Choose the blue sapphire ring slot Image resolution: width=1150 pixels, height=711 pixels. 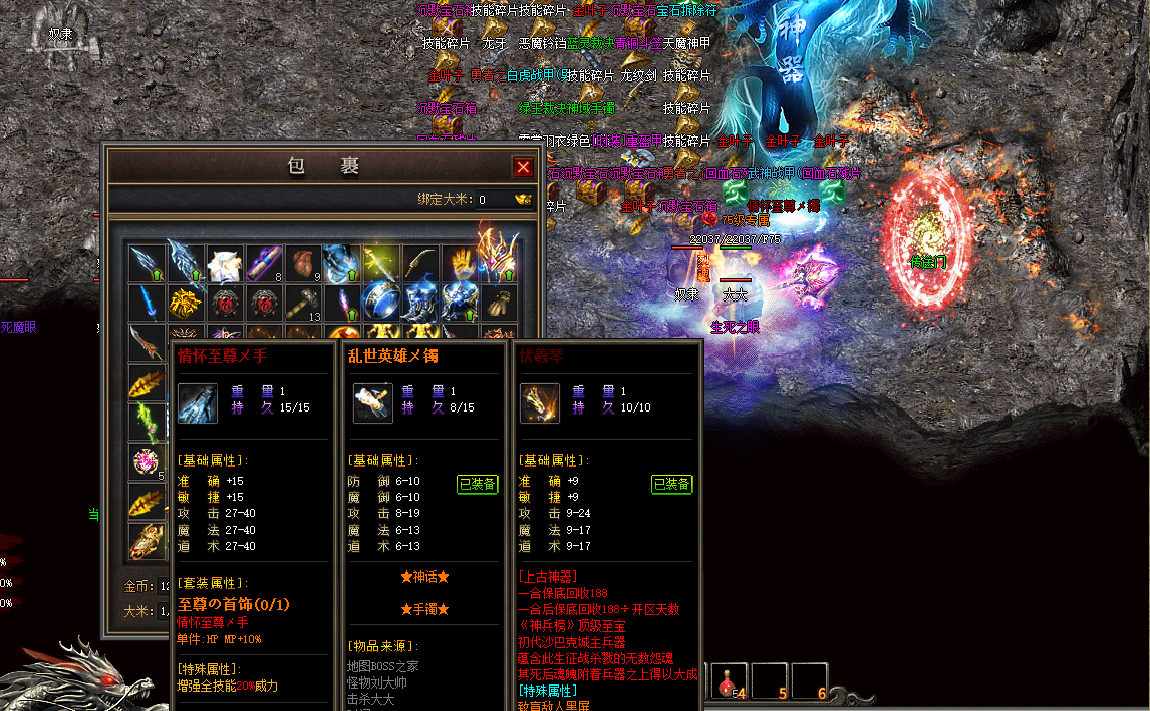[x=381, y=301]
